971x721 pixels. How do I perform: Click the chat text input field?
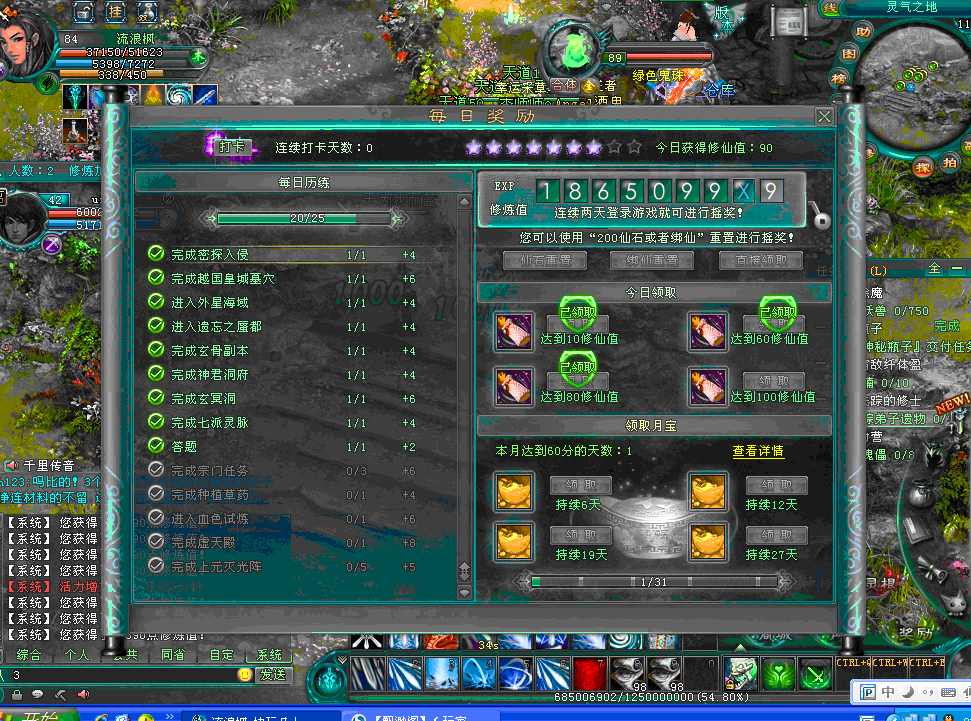pyautogui.click(x=120, y=675)
